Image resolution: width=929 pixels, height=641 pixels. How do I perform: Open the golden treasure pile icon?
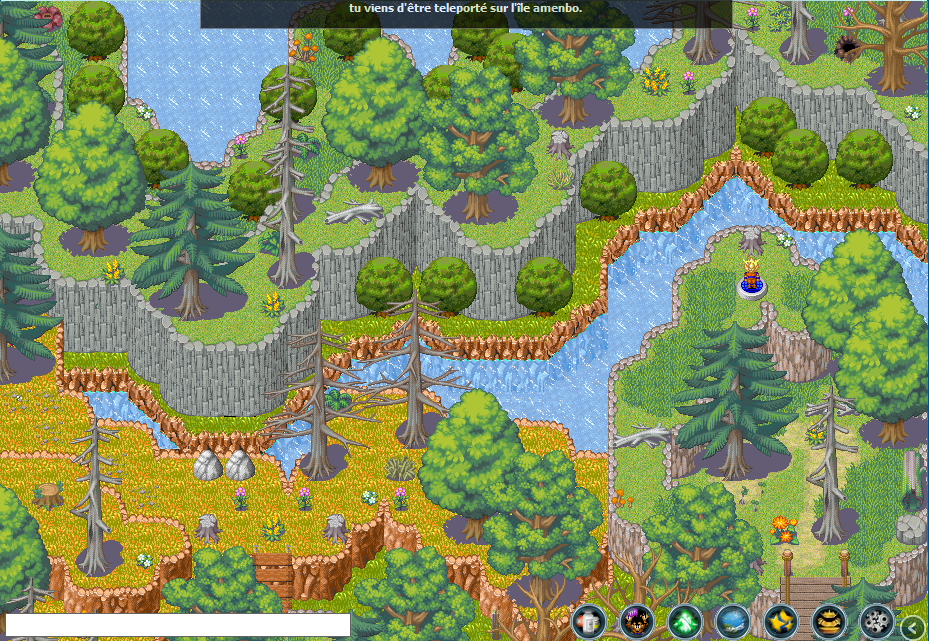click(x=829, y=621)
